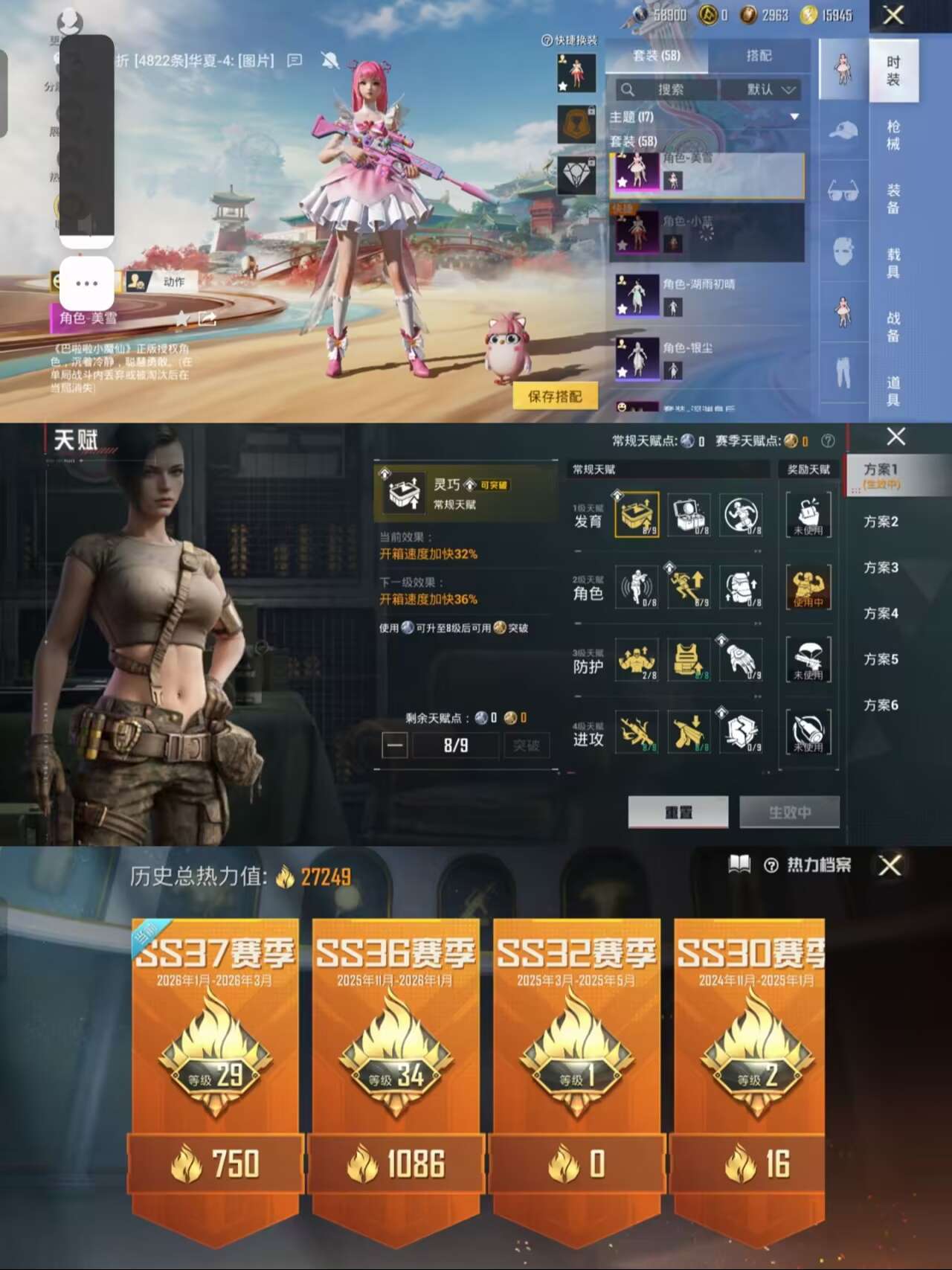The width and height of the screenshot is (952, 1270).
Task: Select the backpack capacity talent icon
Action: coord(741,588)
